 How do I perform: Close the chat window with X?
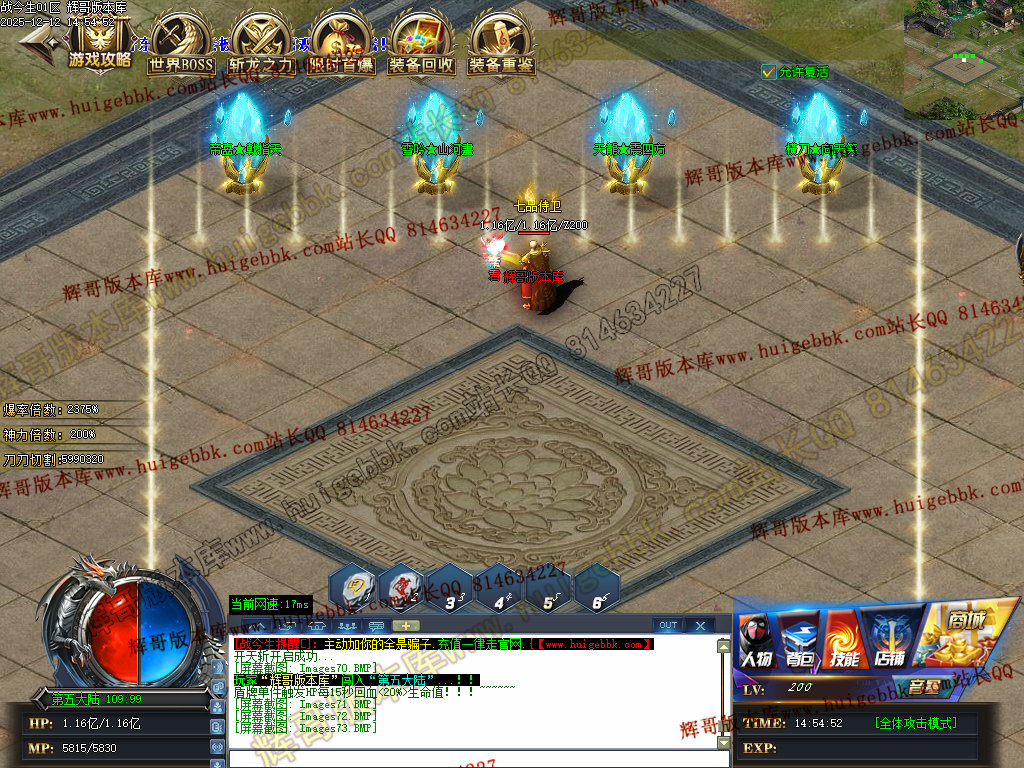700,626
